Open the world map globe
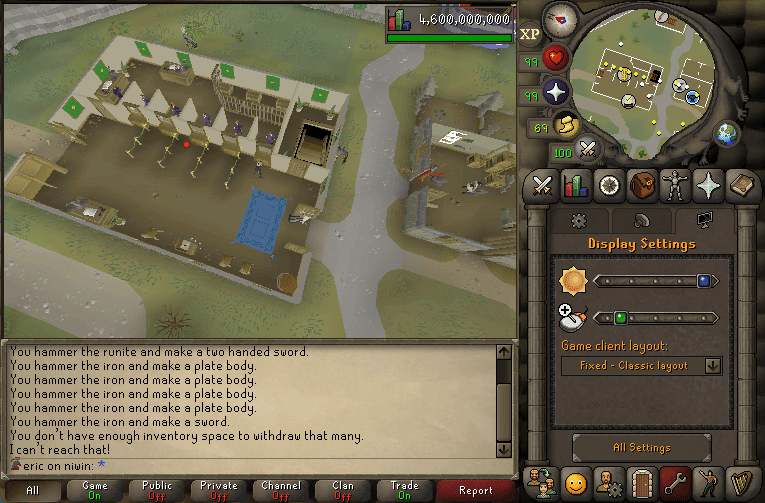The image size is (765, 503). tap(727, 133)
